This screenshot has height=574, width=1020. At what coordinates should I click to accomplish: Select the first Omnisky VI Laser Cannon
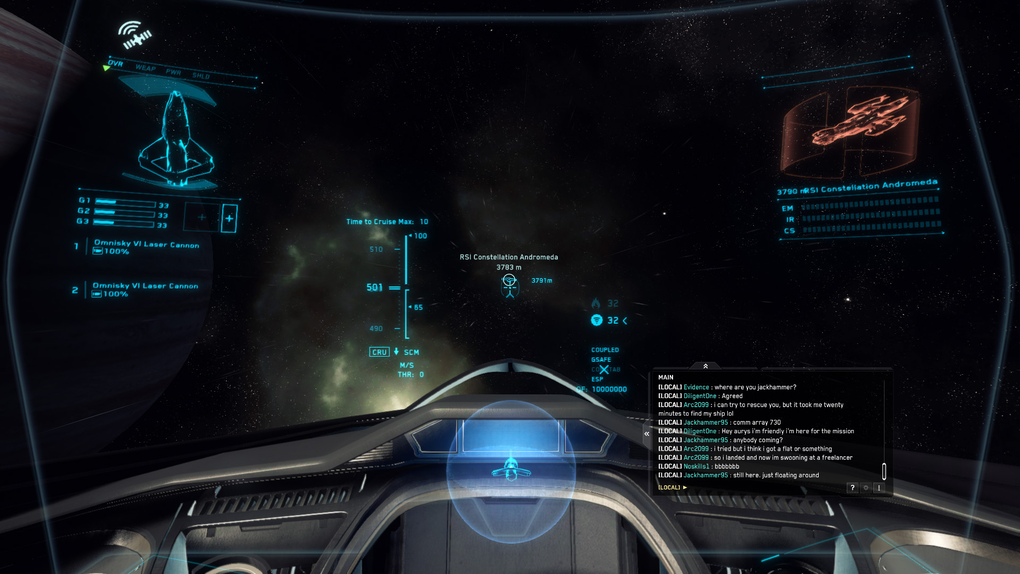coord(146,245)
